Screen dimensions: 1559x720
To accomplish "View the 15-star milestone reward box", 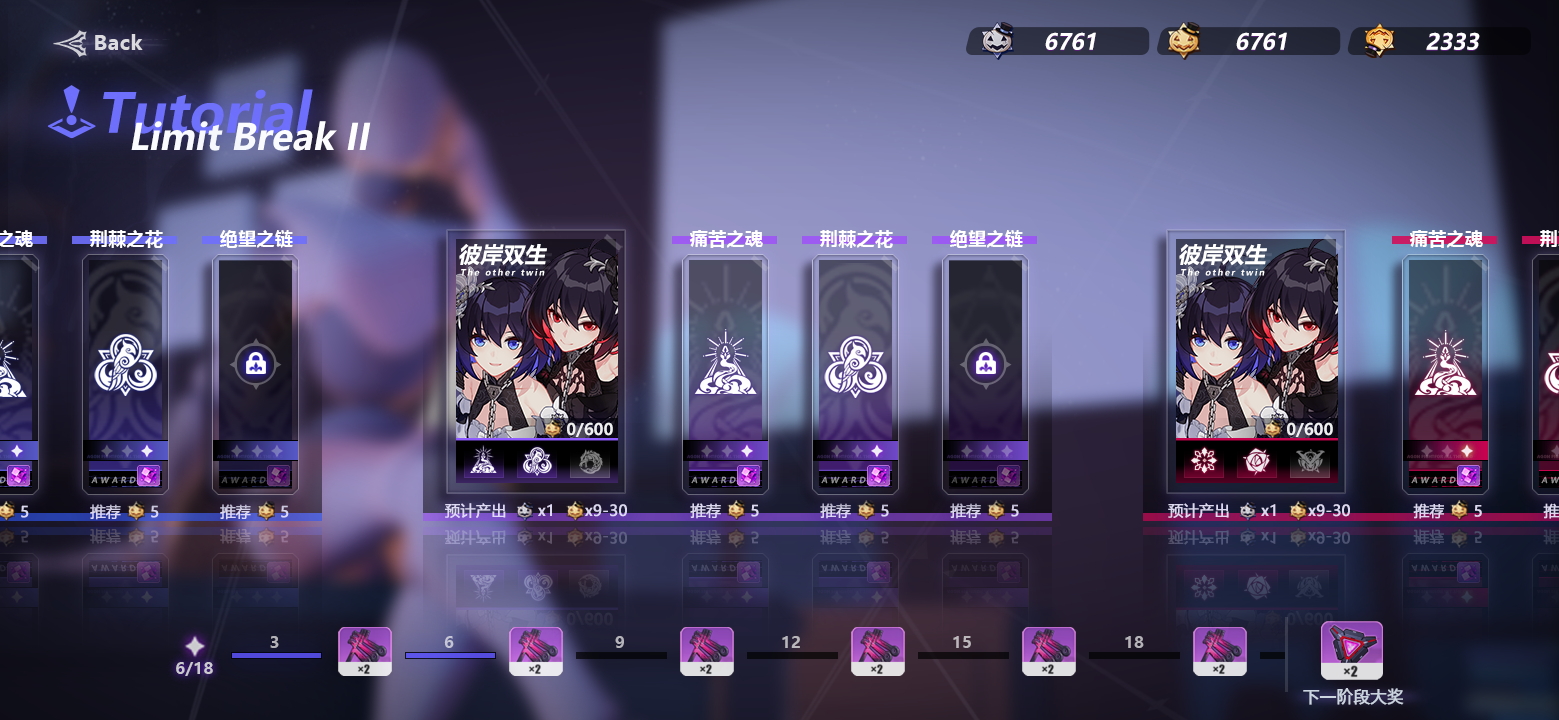I will pos(1049,651).
